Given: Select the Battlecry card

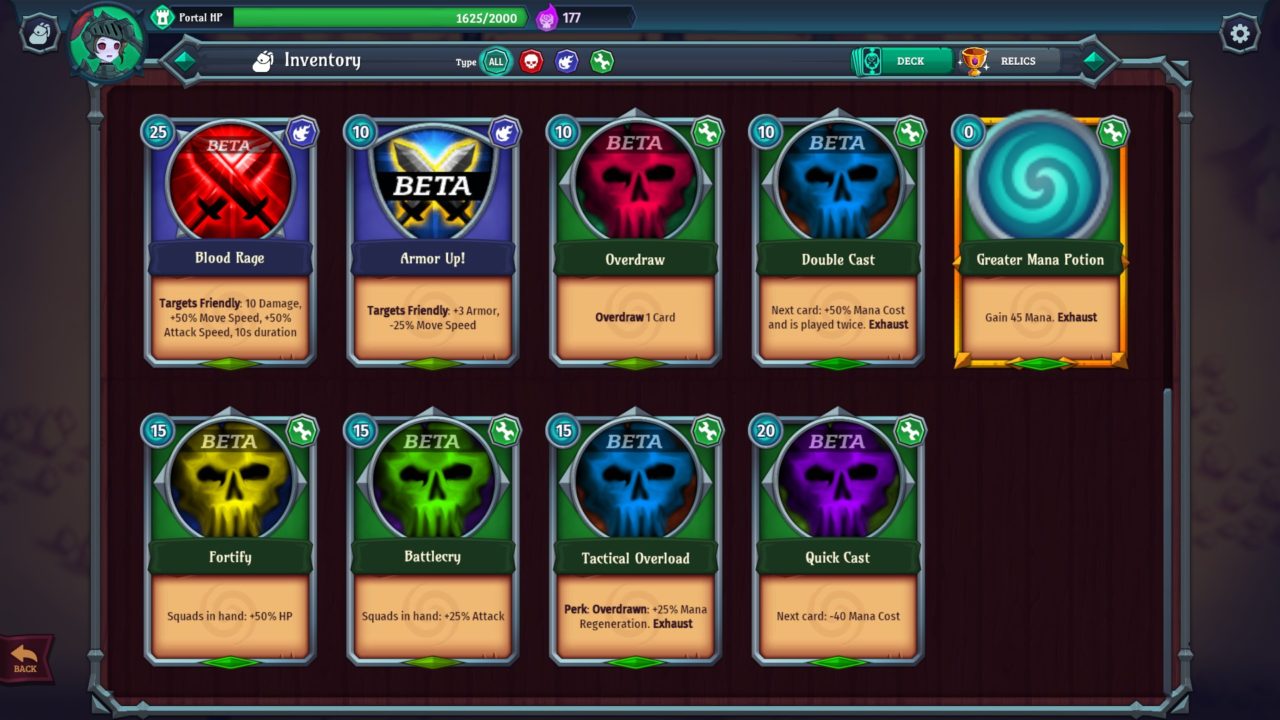Looking at the screenshot, I should (x=433, y=540).
